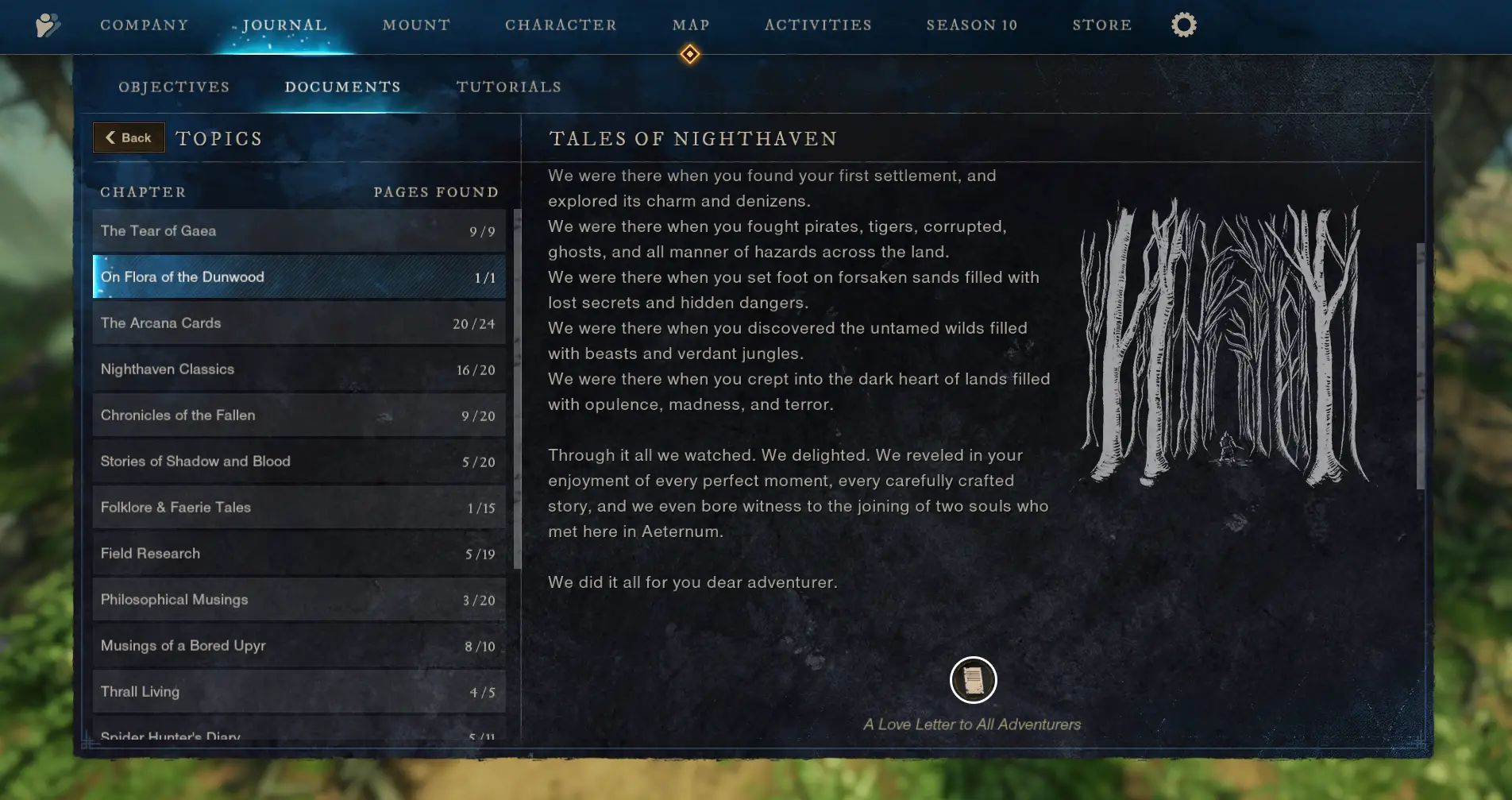Select Nighthaven Classics from the chapter list
This screenshot has width=1512, height=800.
coord(299,369)
